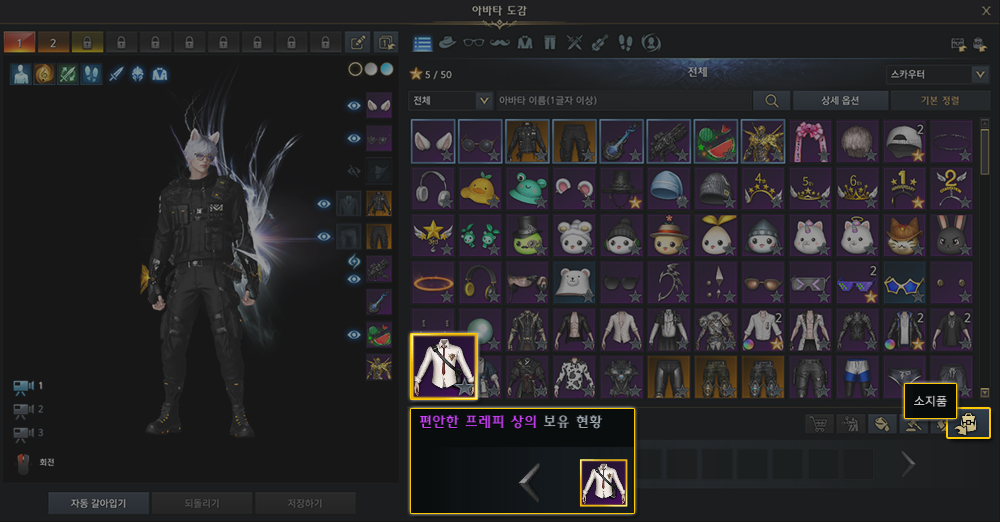Switch to preset slot 2

[x=53, y=42]
